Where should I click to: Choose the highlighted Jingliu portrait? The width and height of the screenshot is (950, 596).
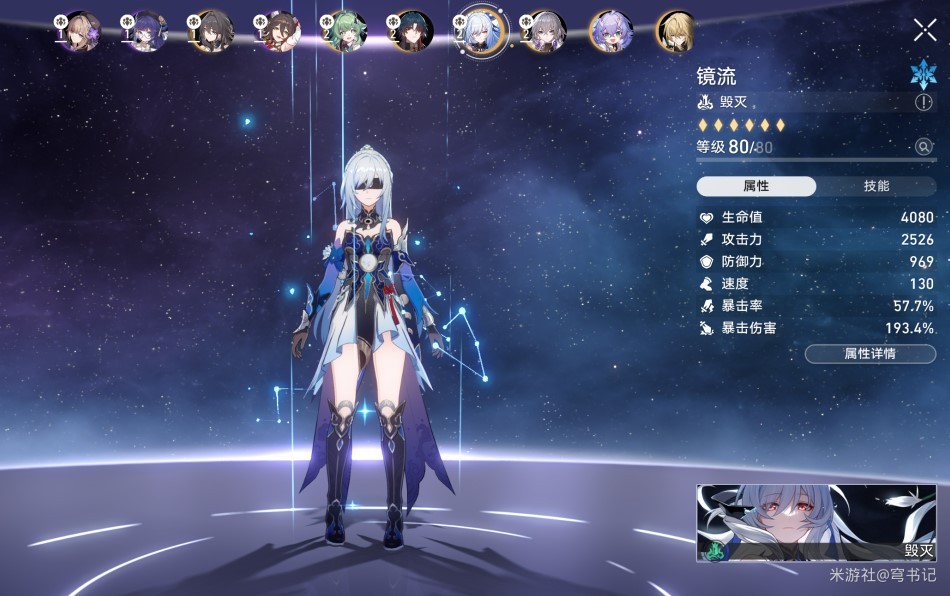pos(479,31)
